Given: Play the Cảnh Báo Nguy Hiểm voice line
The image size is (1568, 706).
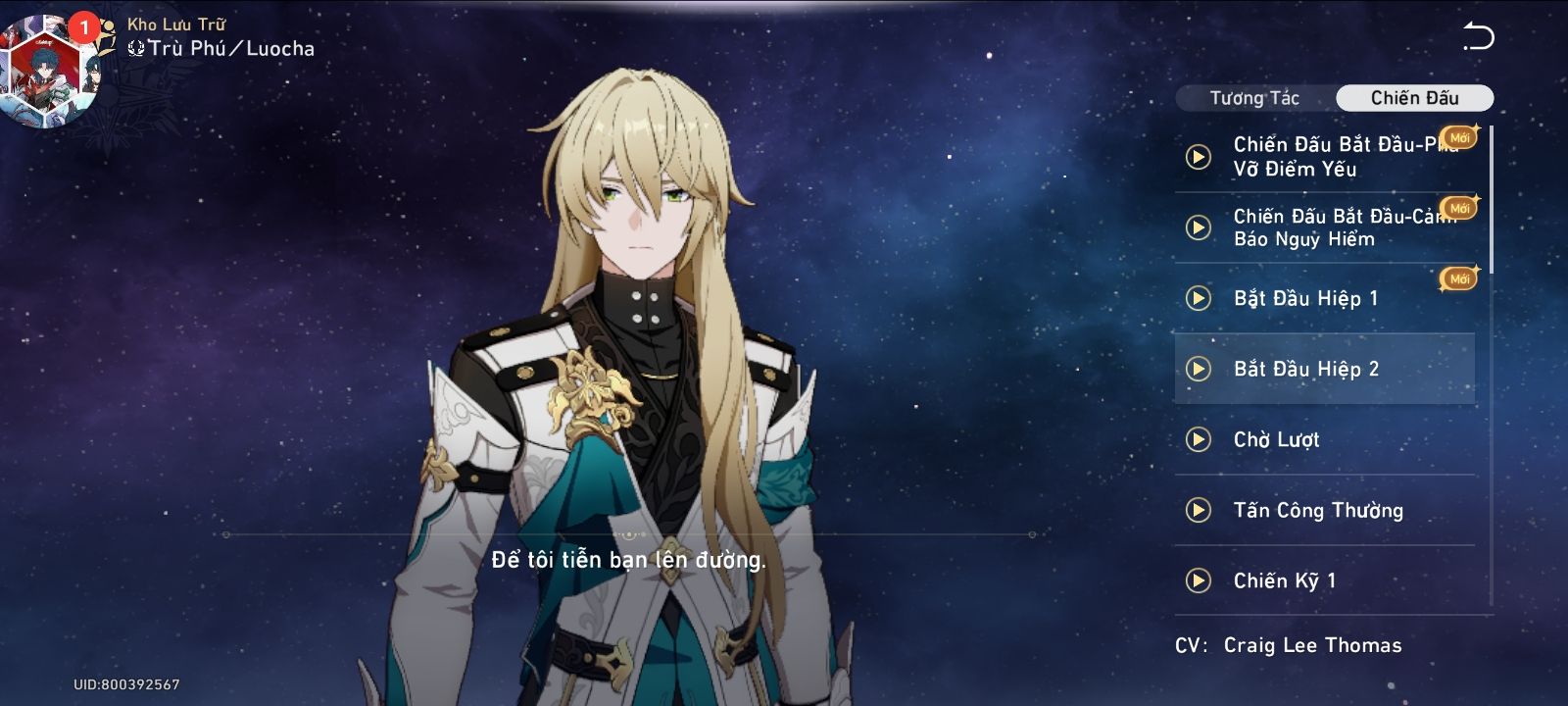Looking at the screenshot, I should tap(1199, 227).
